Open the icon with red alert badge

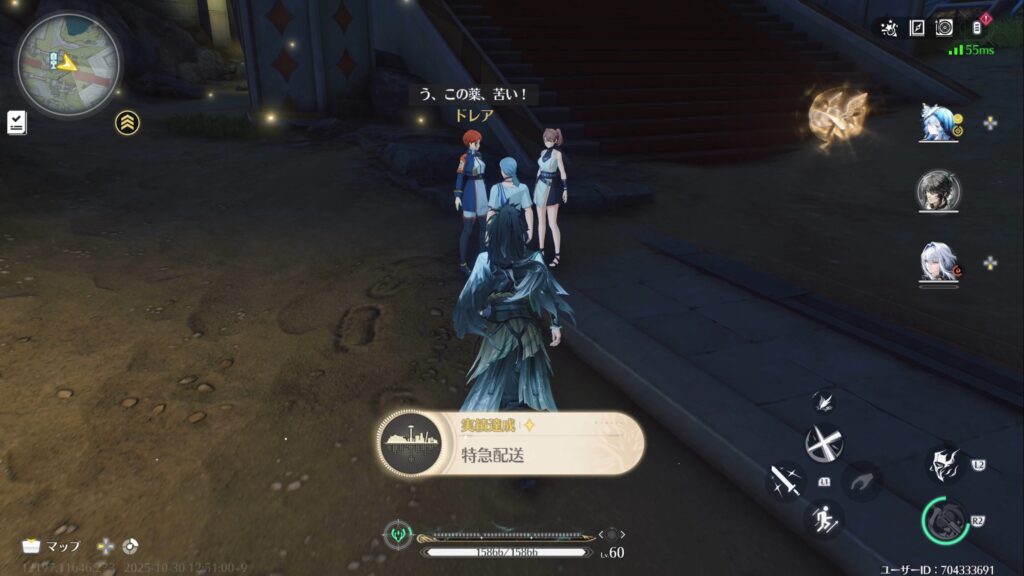coord(978,28)
